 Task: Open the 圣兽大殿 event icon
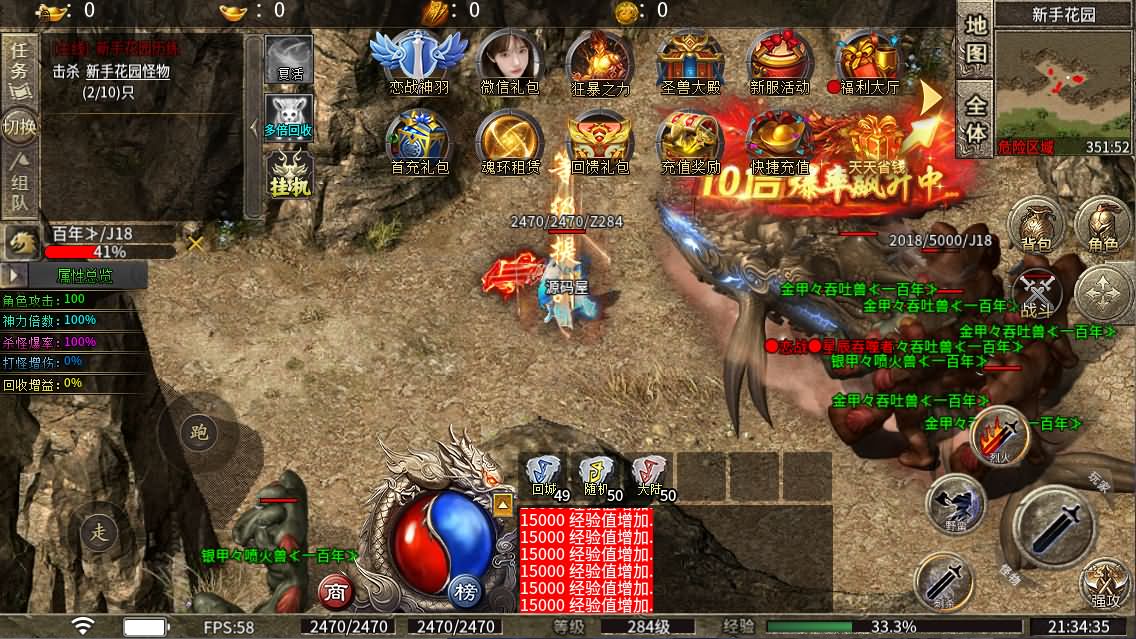(x=690, y=62)
